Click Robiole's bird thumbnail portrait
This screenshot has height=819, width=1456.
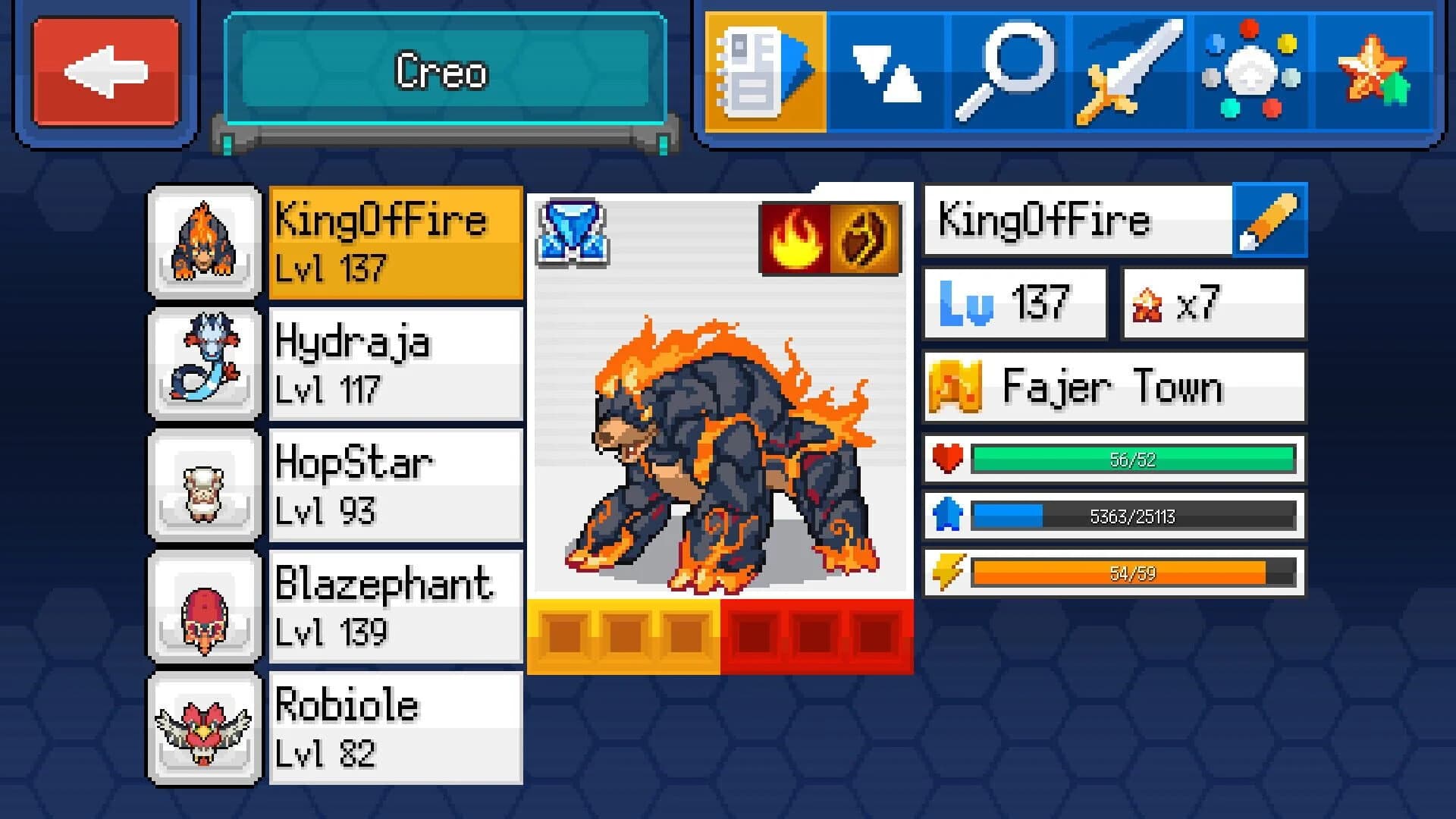[204, 728]
